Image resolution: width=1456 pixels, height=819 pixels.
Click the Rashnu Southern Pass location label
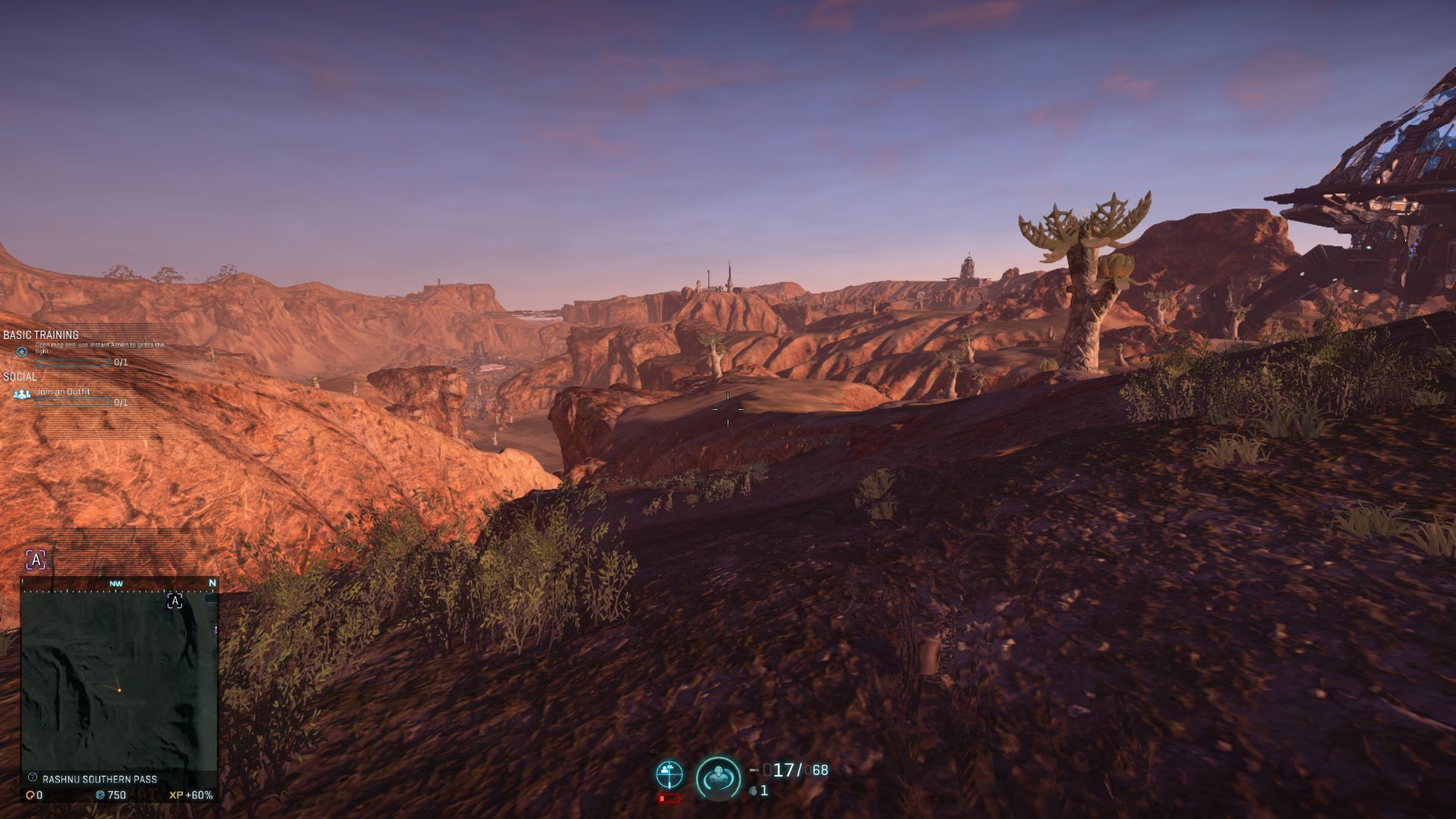(99, 779)
